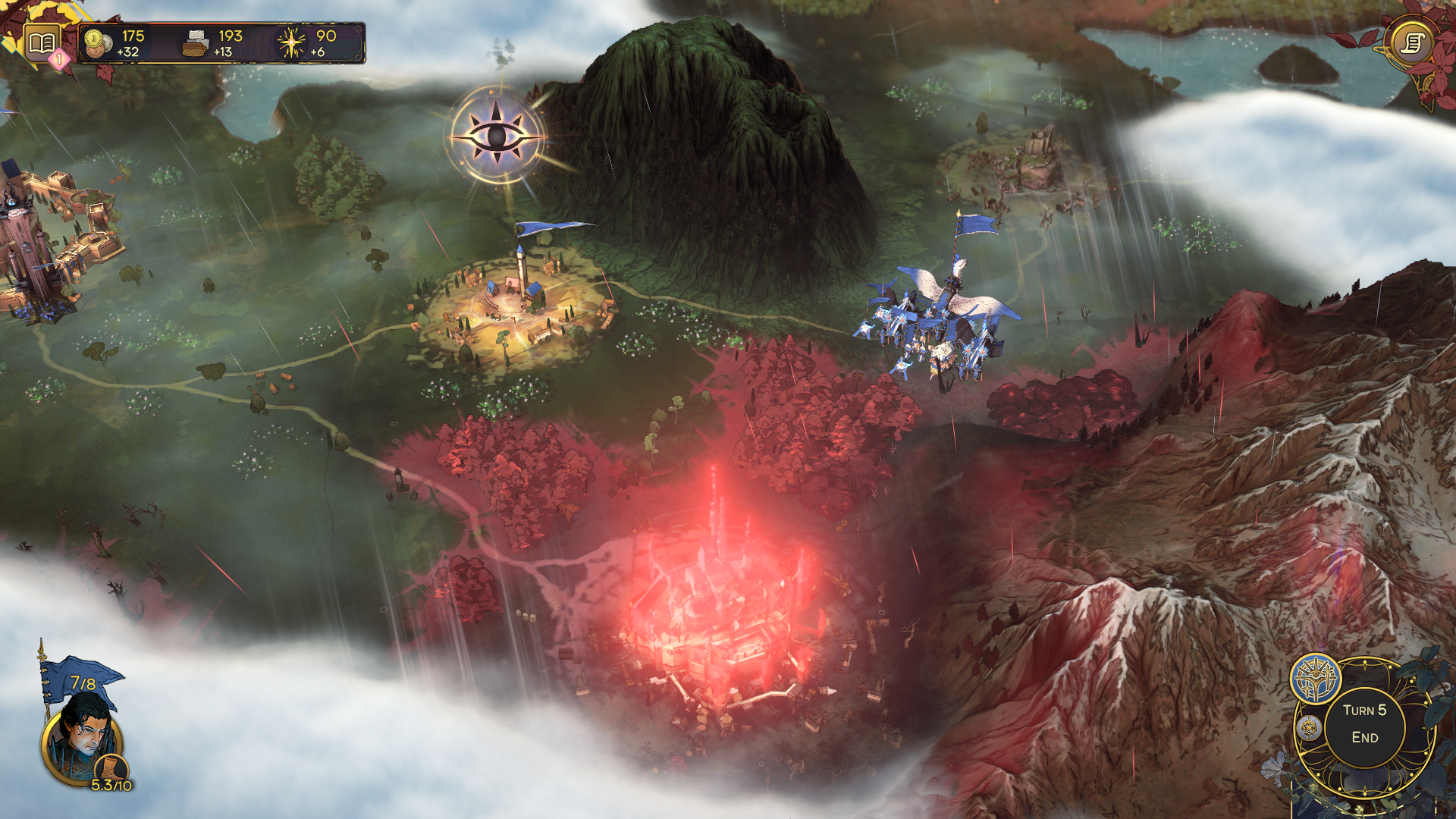Open the chronicle book icon top-left
The image size is (1456, 819).
(x=42, y=39)
